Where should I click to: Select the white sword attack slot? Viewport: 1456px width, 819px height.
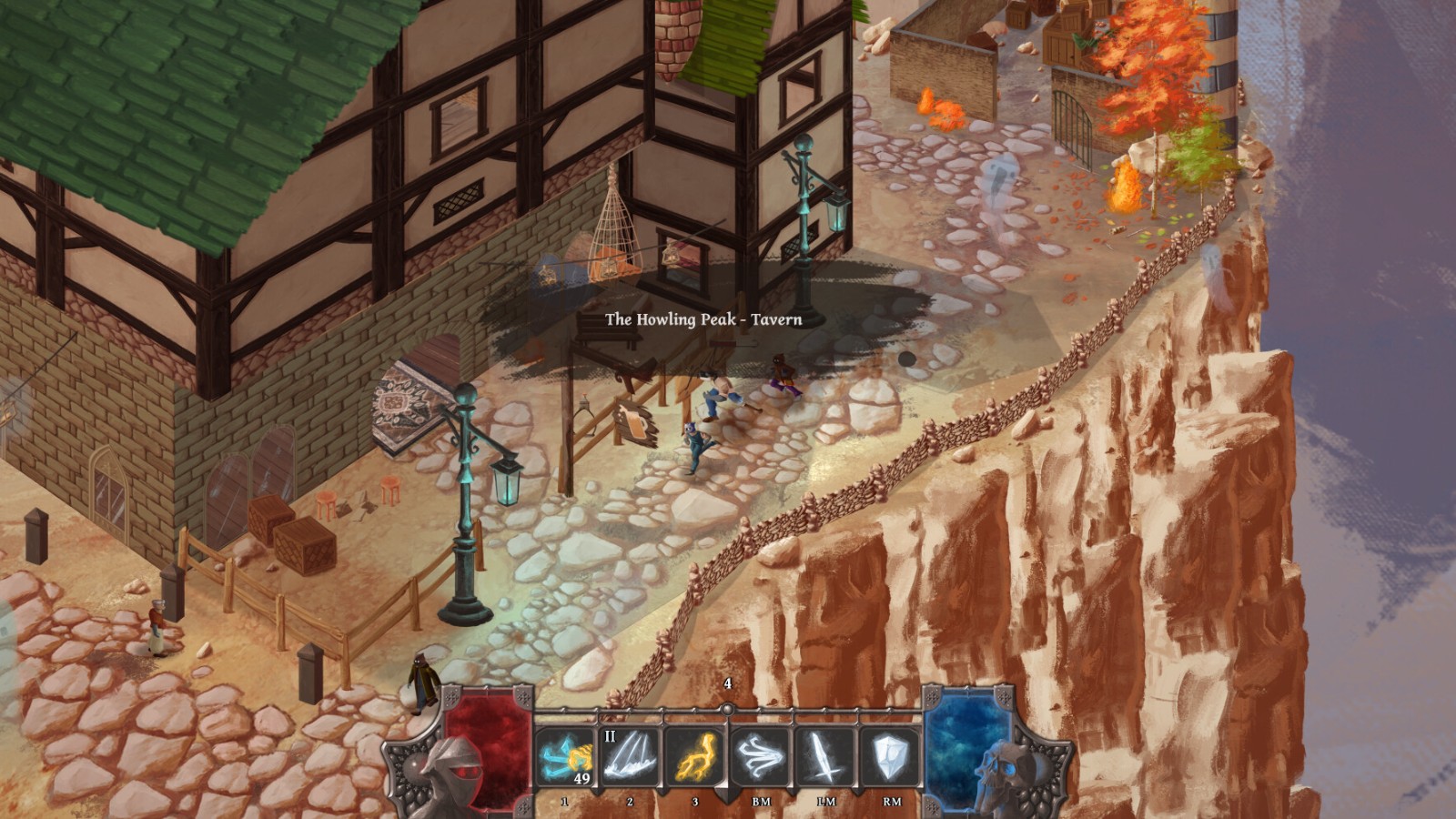tap(825, 757)
